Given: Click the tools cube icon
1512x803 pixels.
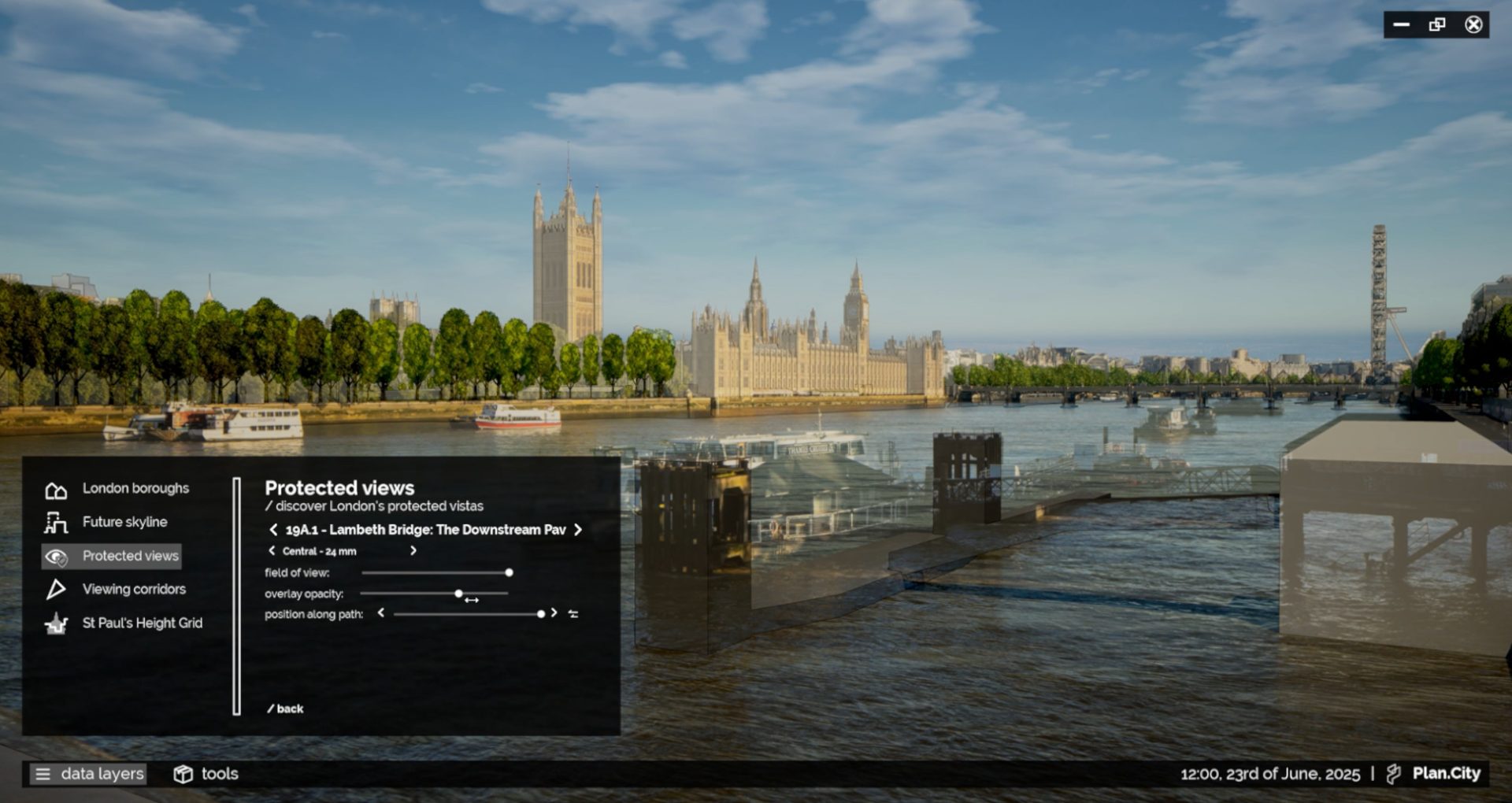Looking at the screenshot, I should [184, 774].
